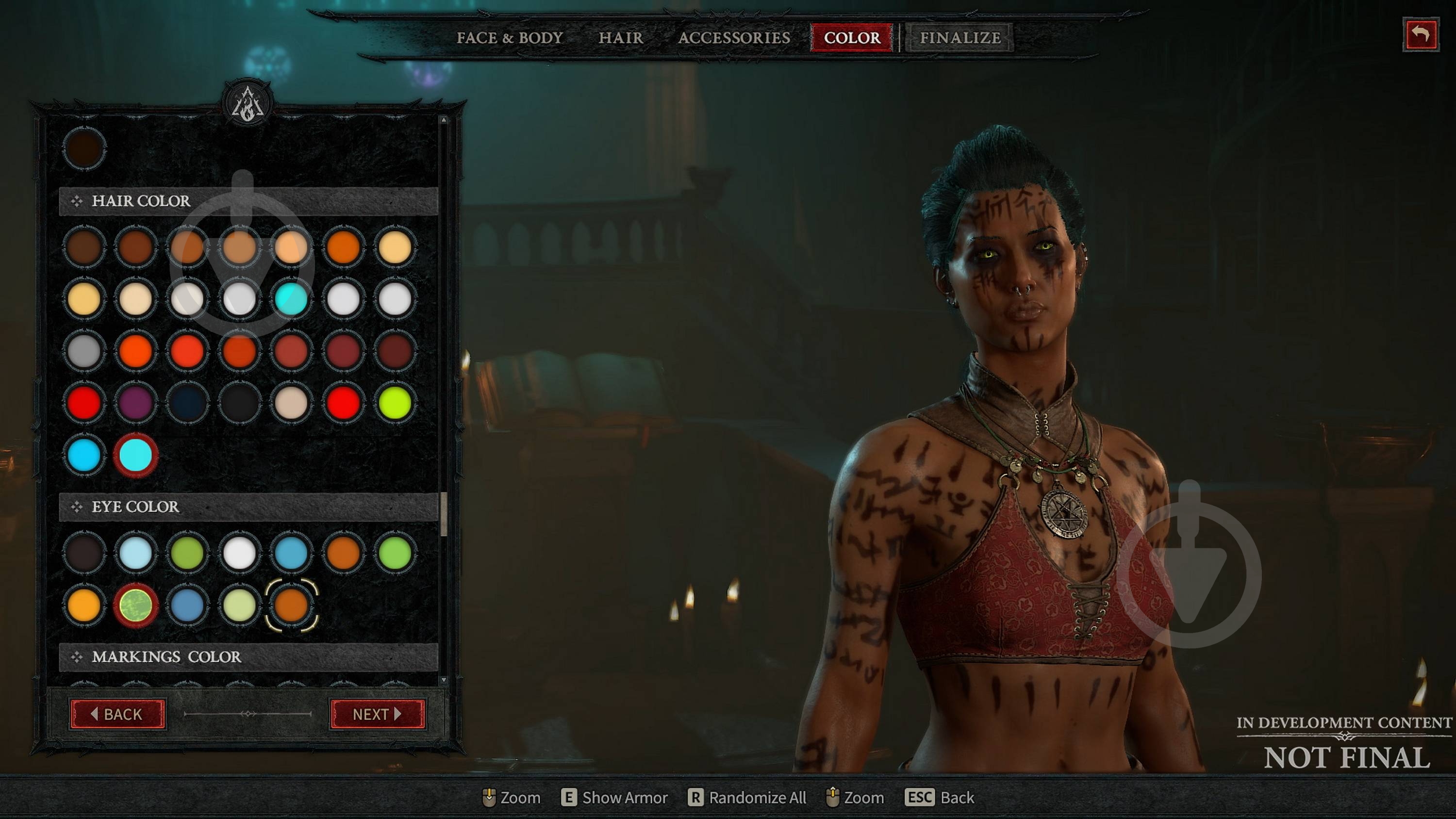
Task: Click the diamond icon beside EYE COLOR header
Action: coord(76,508)
